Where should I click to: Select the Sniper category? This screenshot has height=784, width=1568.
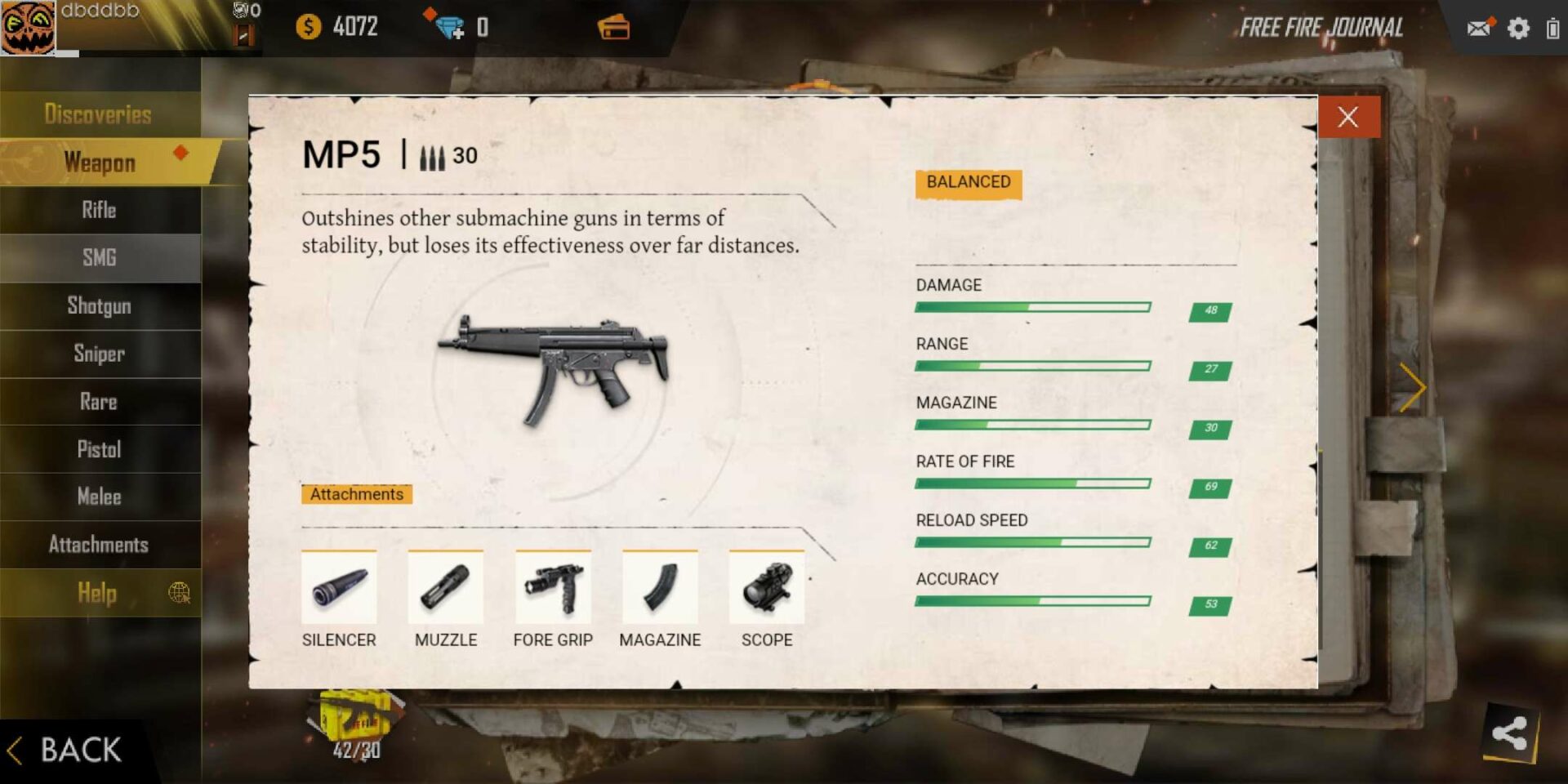pyautogui.click(x=98, y=354)
